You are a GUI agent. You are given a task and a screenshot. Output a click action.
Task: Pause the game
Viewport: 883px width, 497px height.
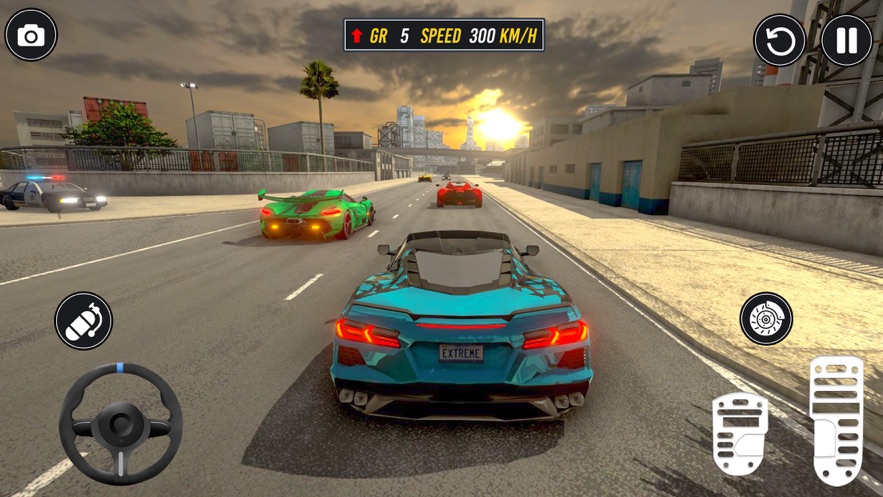pyautogui.click(x=846, y=41)
